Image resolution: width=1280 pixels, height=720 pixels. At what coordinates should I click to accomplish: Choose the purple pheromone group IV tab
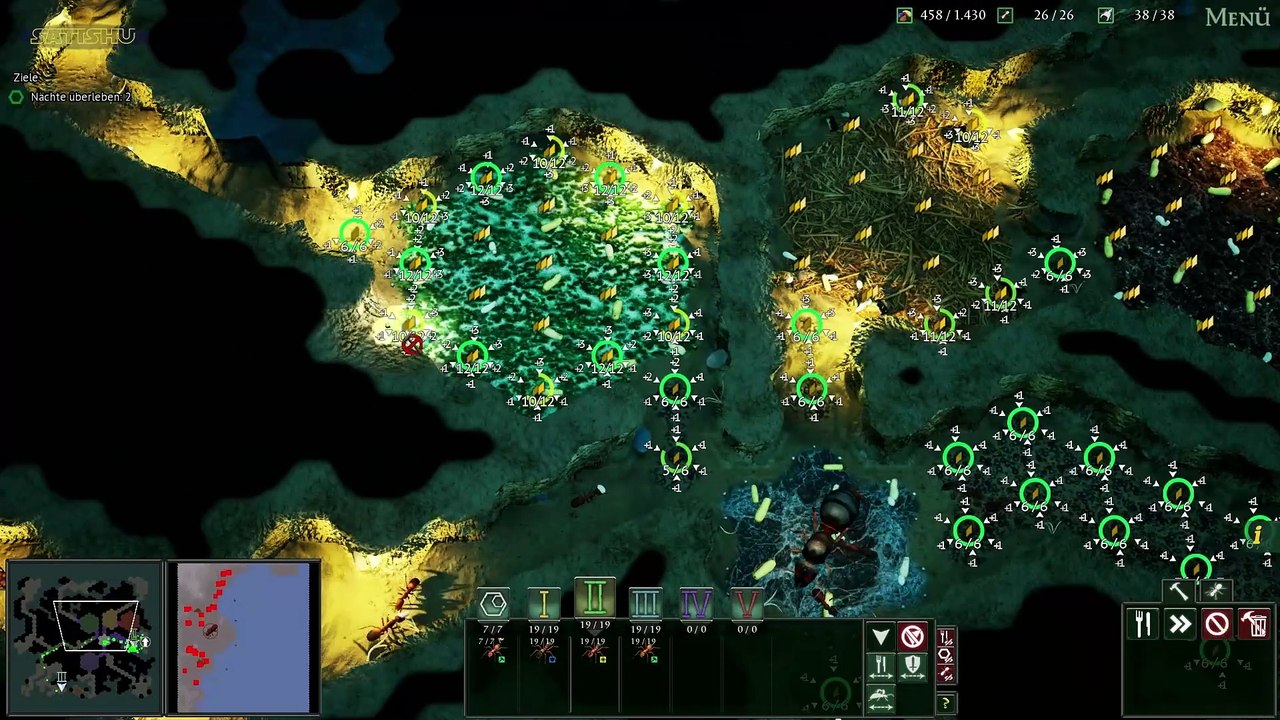point(696,602)
